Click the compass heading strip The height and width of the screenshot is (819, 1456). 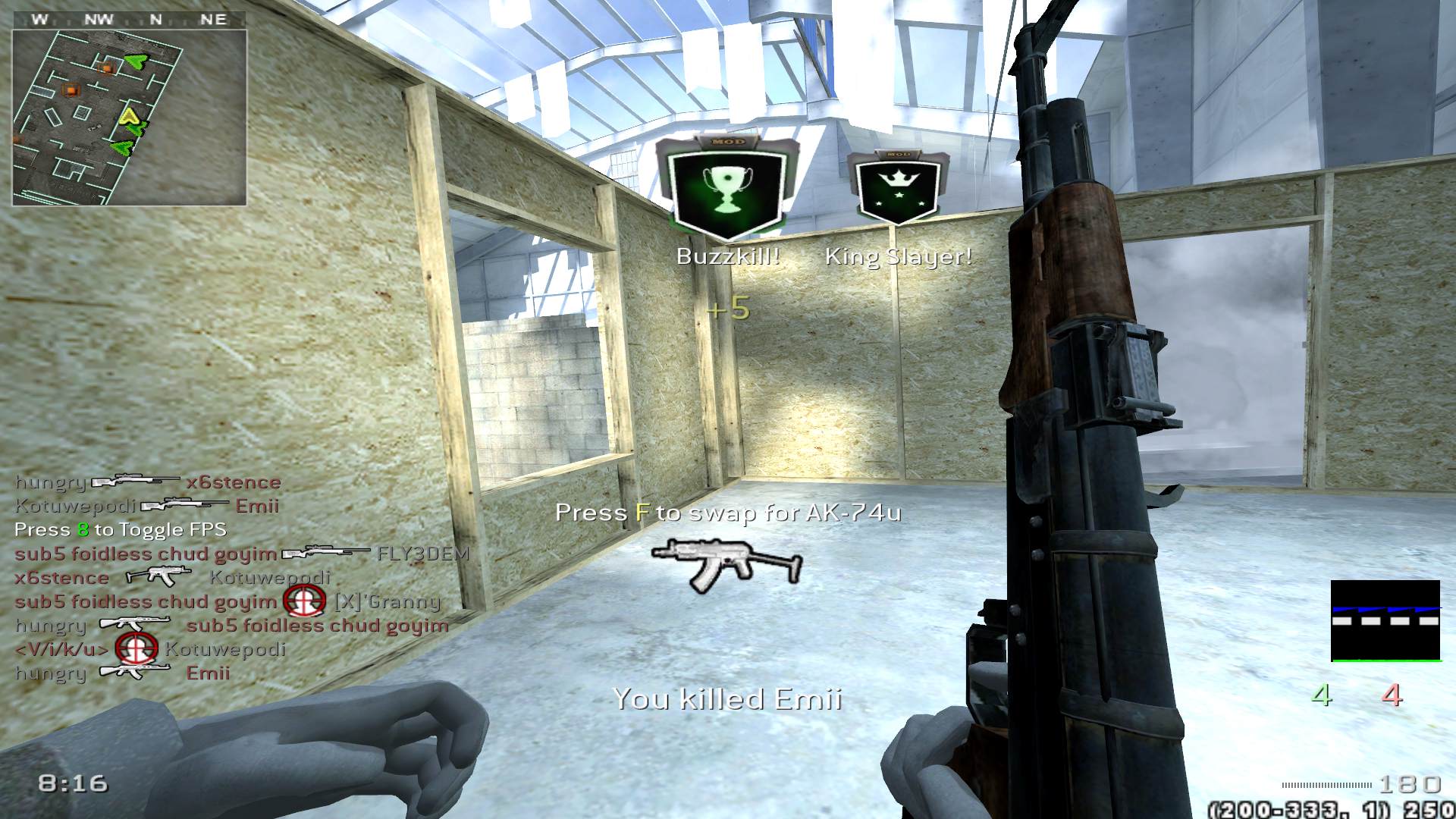(129, 20)
